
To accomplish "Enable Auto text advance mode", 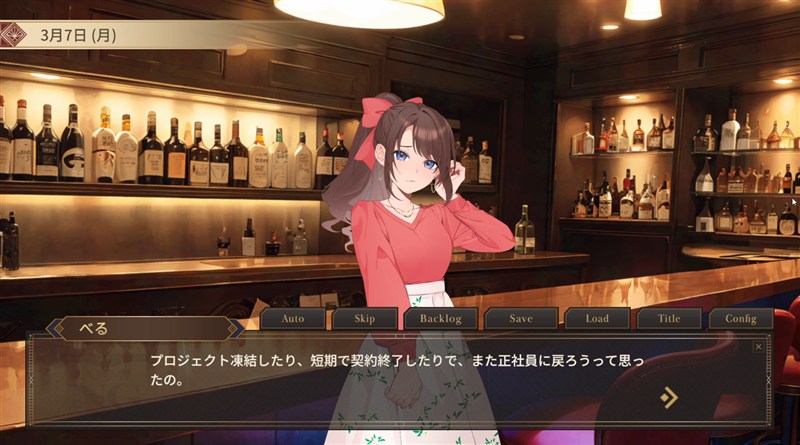I will 293,319.
